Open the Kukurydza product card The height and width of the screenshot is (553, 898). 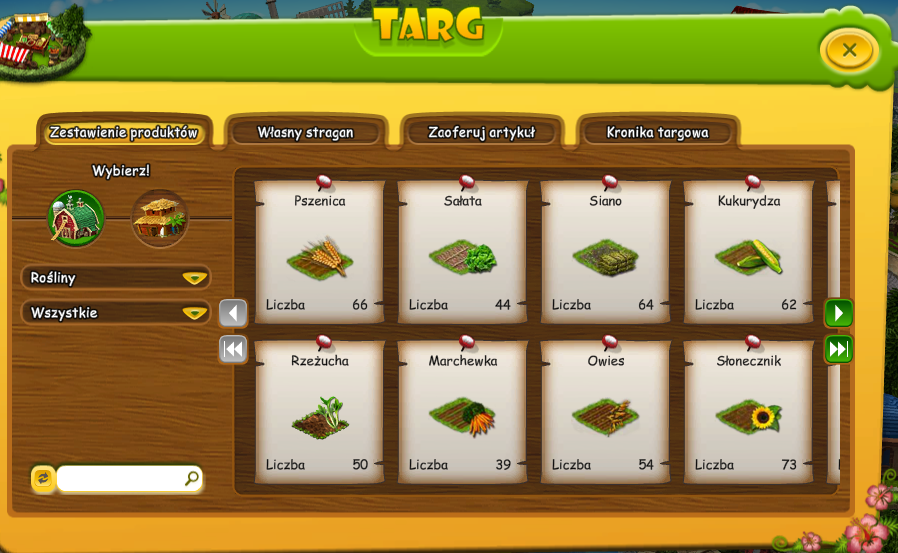(749, 252)
